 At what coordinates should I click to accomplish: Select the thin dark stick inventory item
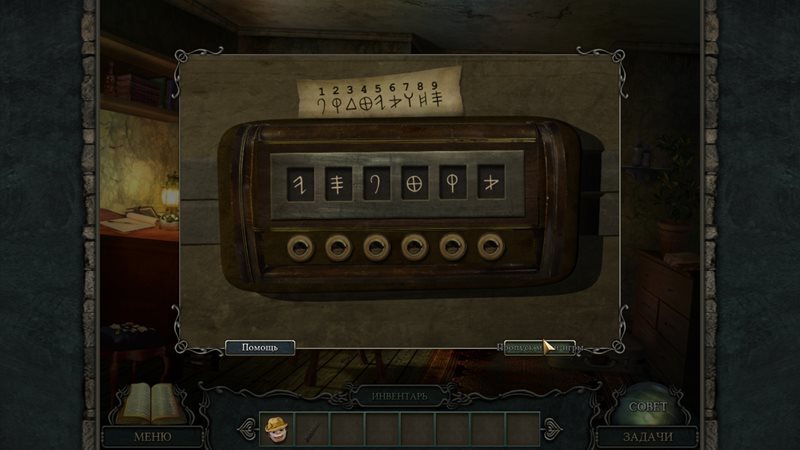(312, 429)
